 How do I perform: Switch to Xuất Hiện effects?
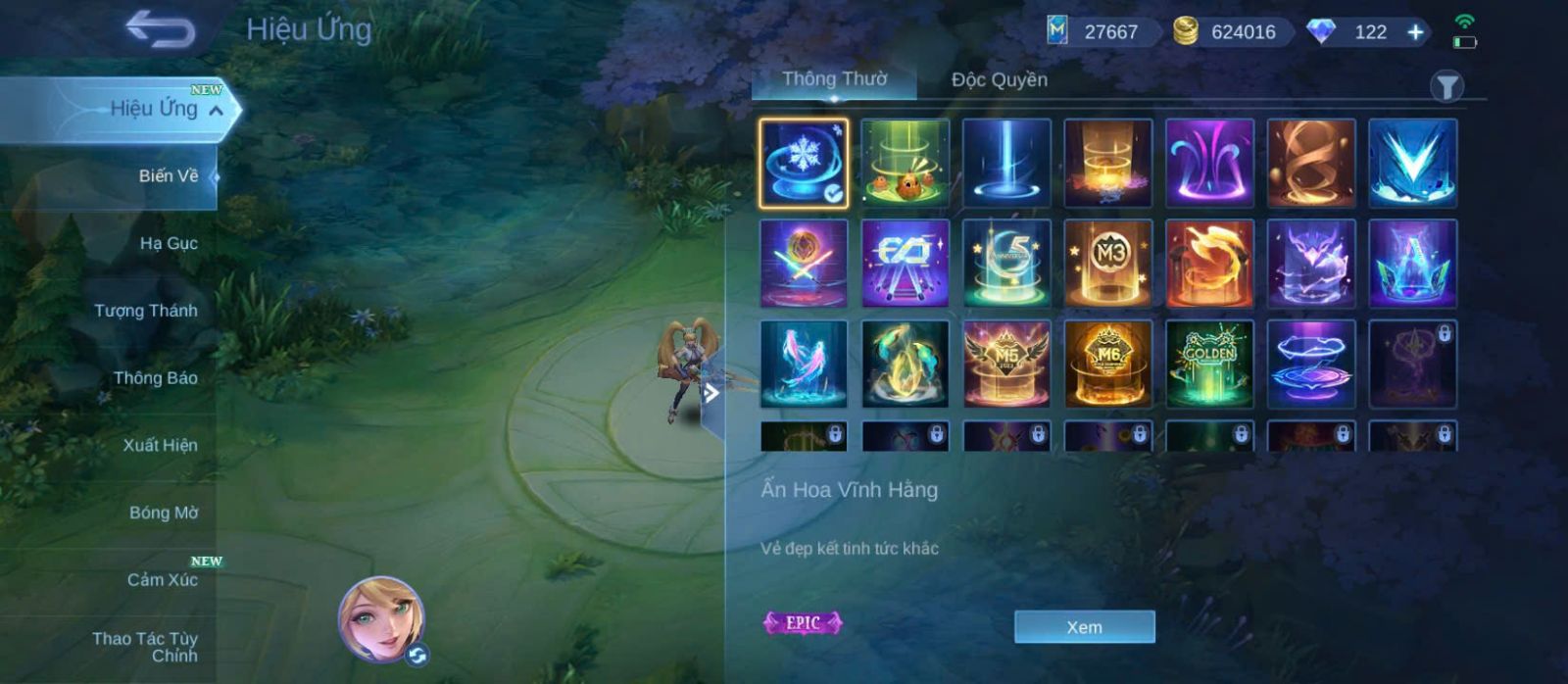coord(160,445)
